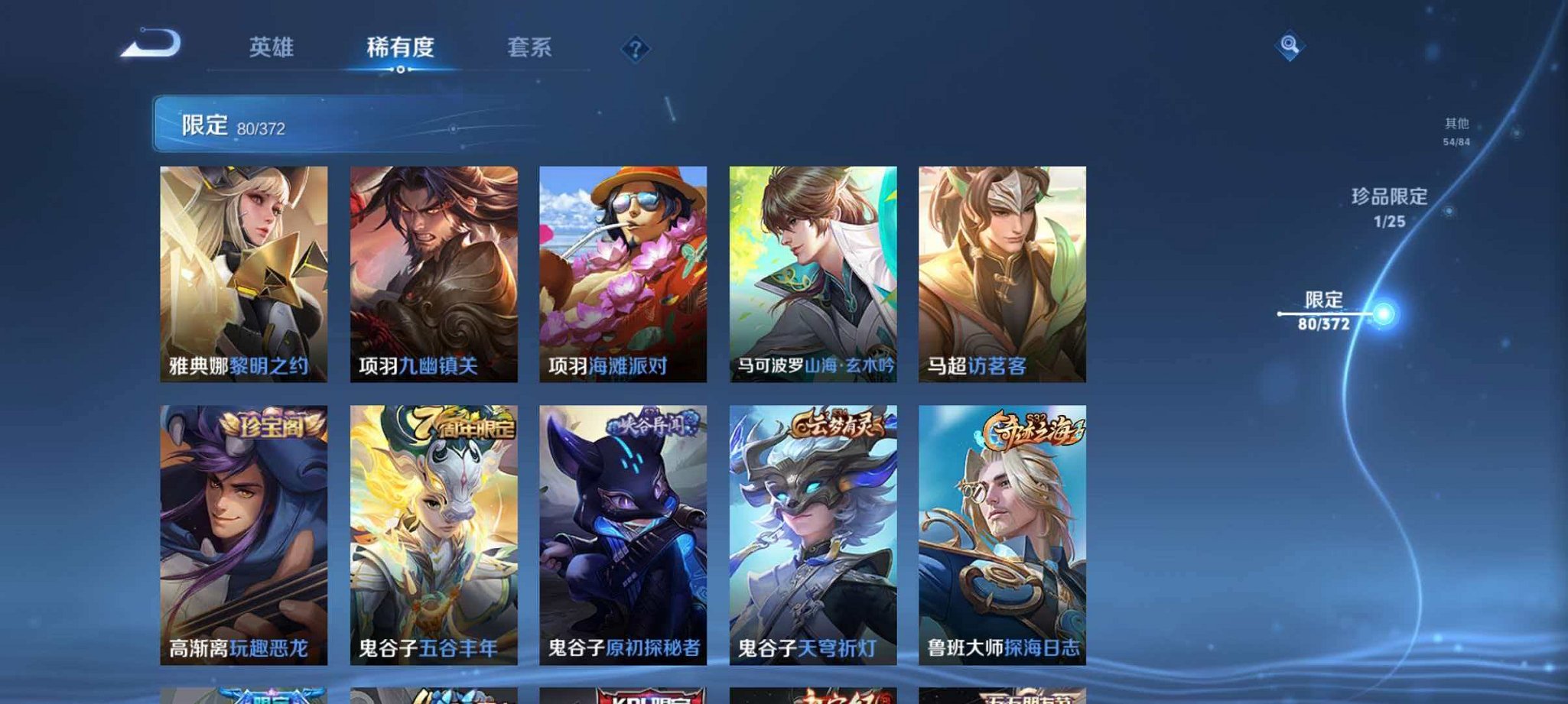Switch to the 套系 tab
The width and height of the screenshot is (1568, 704).
point(529,47)
